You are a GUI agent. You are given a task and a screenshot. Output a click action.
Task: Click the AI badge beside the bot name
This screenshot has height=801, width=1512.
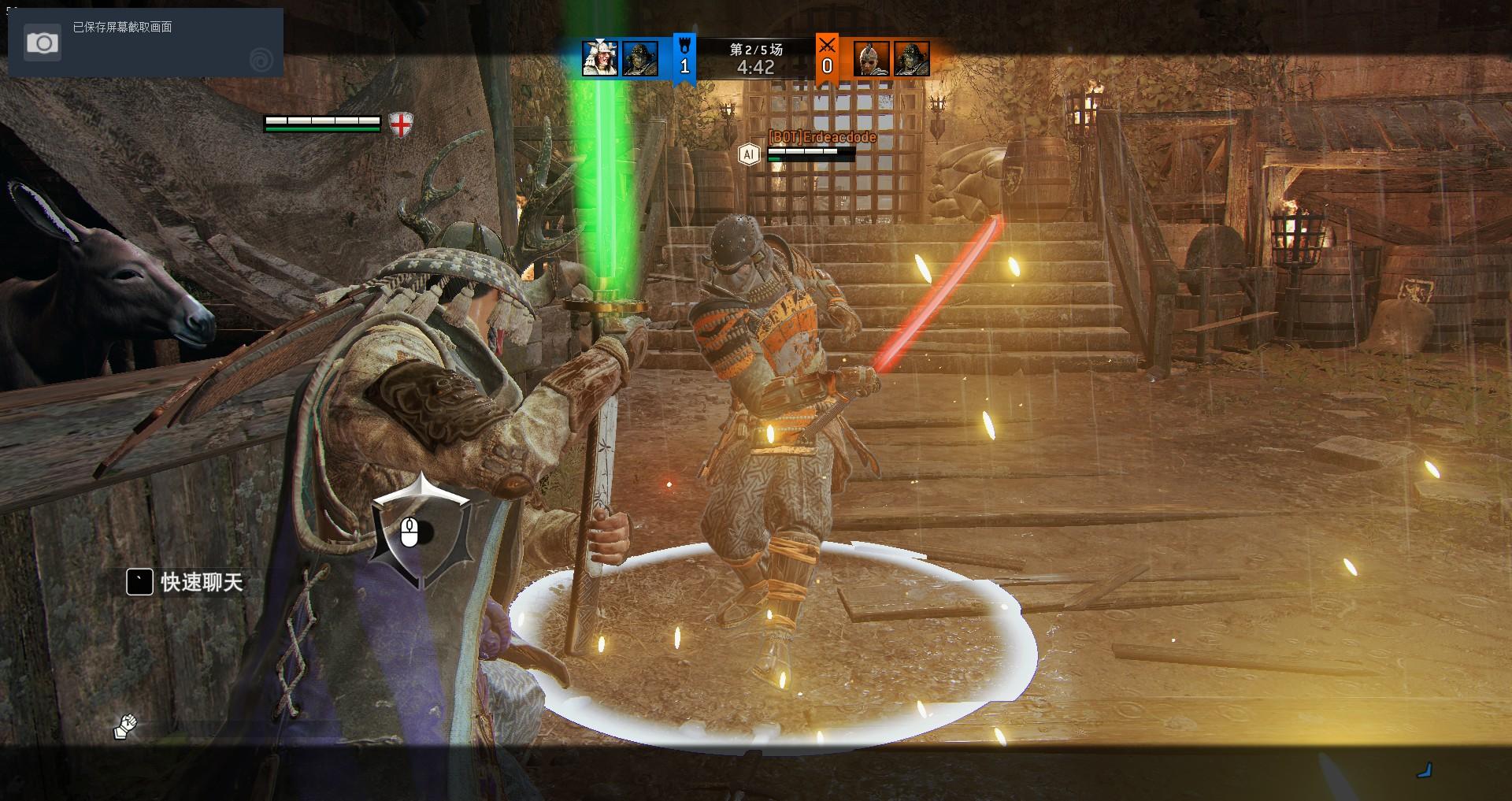[749, 154]
